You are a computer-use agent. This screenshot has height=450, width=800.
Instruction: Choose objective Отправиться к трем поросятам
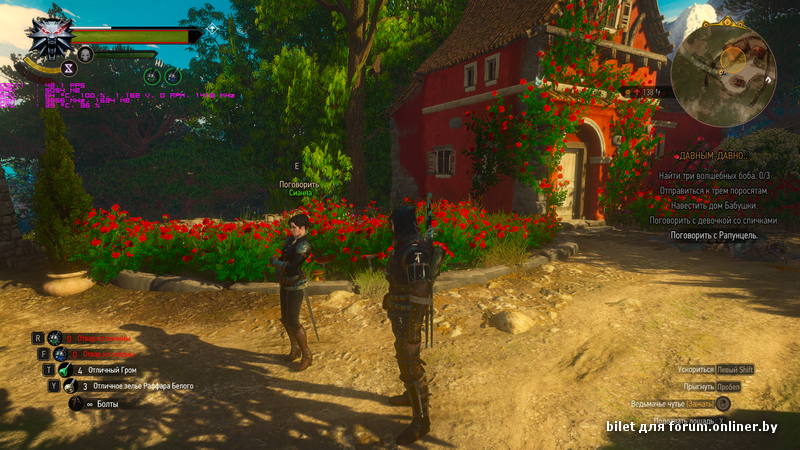pos(713,190)
